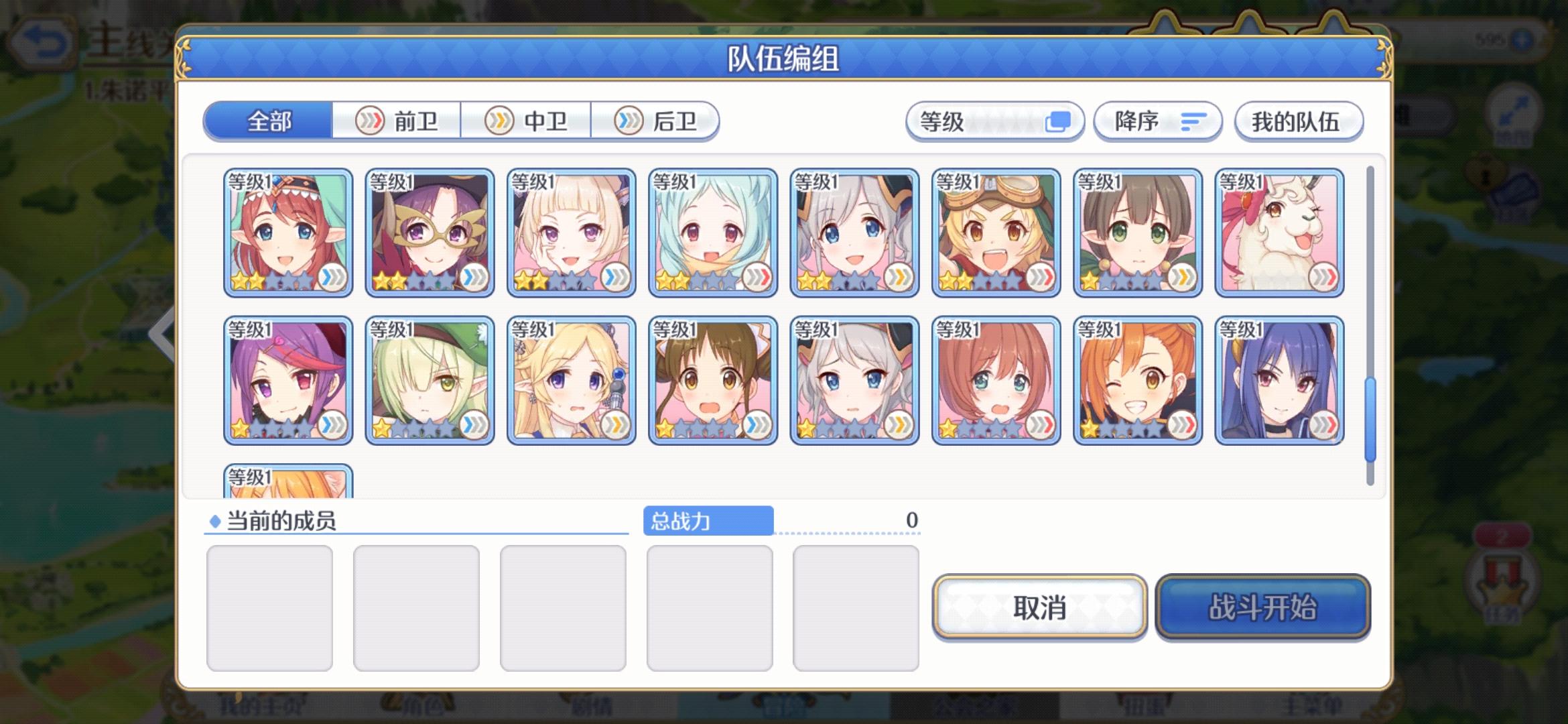
Task: Switch to the 前卫 tab
Action: pyautogui.click(x=397, y=121)
